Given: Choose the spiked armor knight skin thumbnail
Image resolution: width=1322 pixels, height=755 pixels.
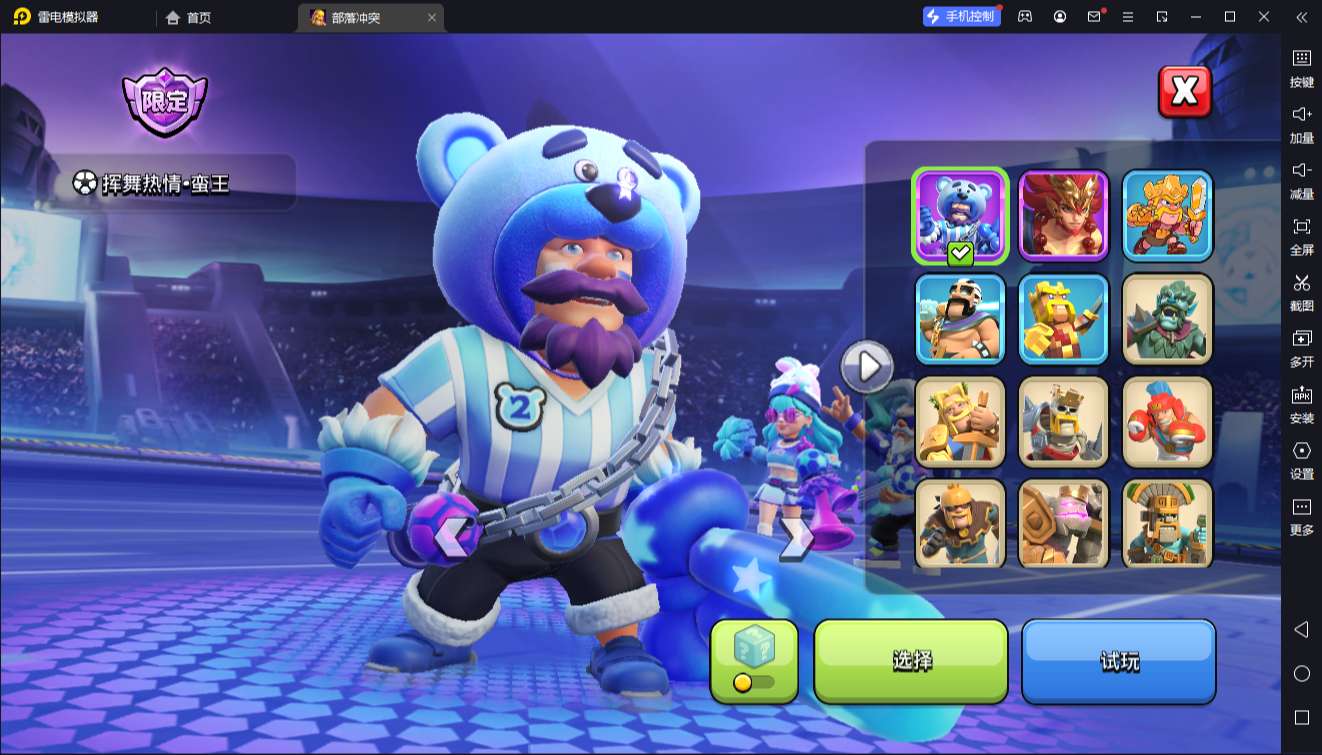Looking at the screenshot, I should (1063, 422).
